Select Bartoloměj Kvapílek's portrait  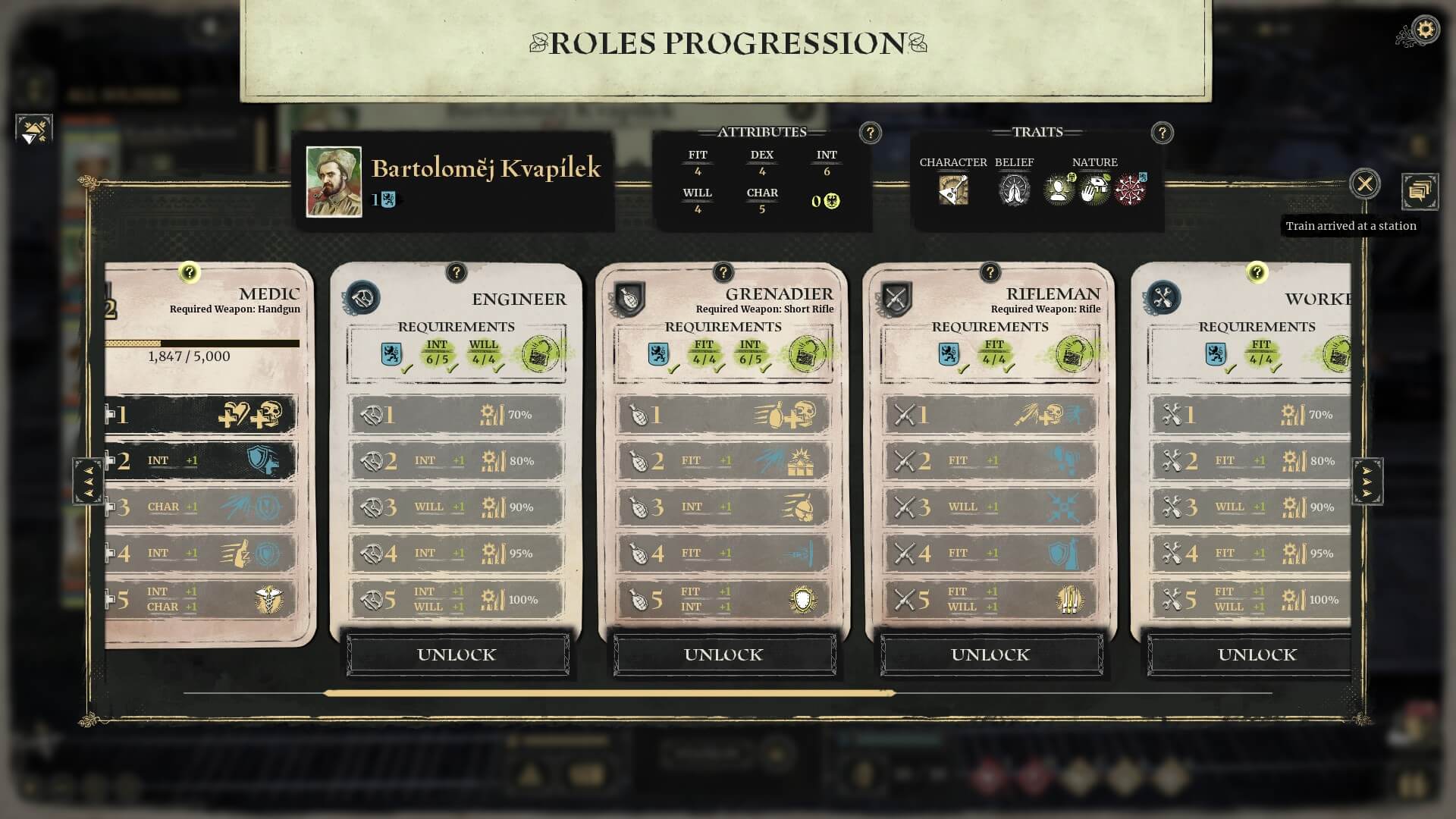click(334, 182)
